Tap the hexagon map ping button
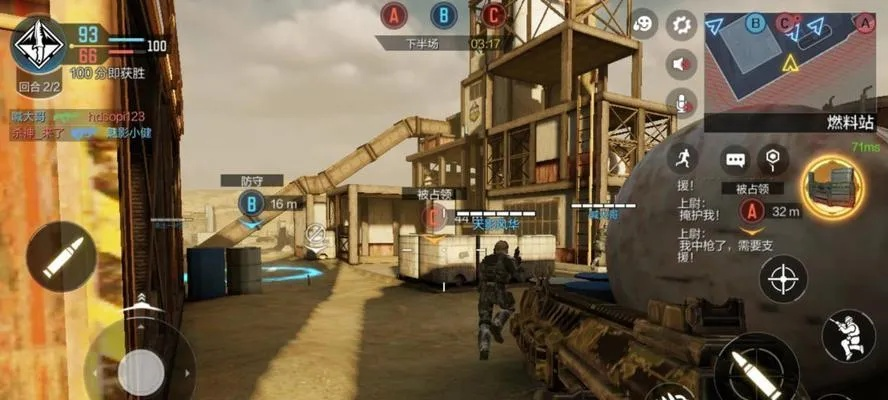888x400 pixels. click(772, 158)
